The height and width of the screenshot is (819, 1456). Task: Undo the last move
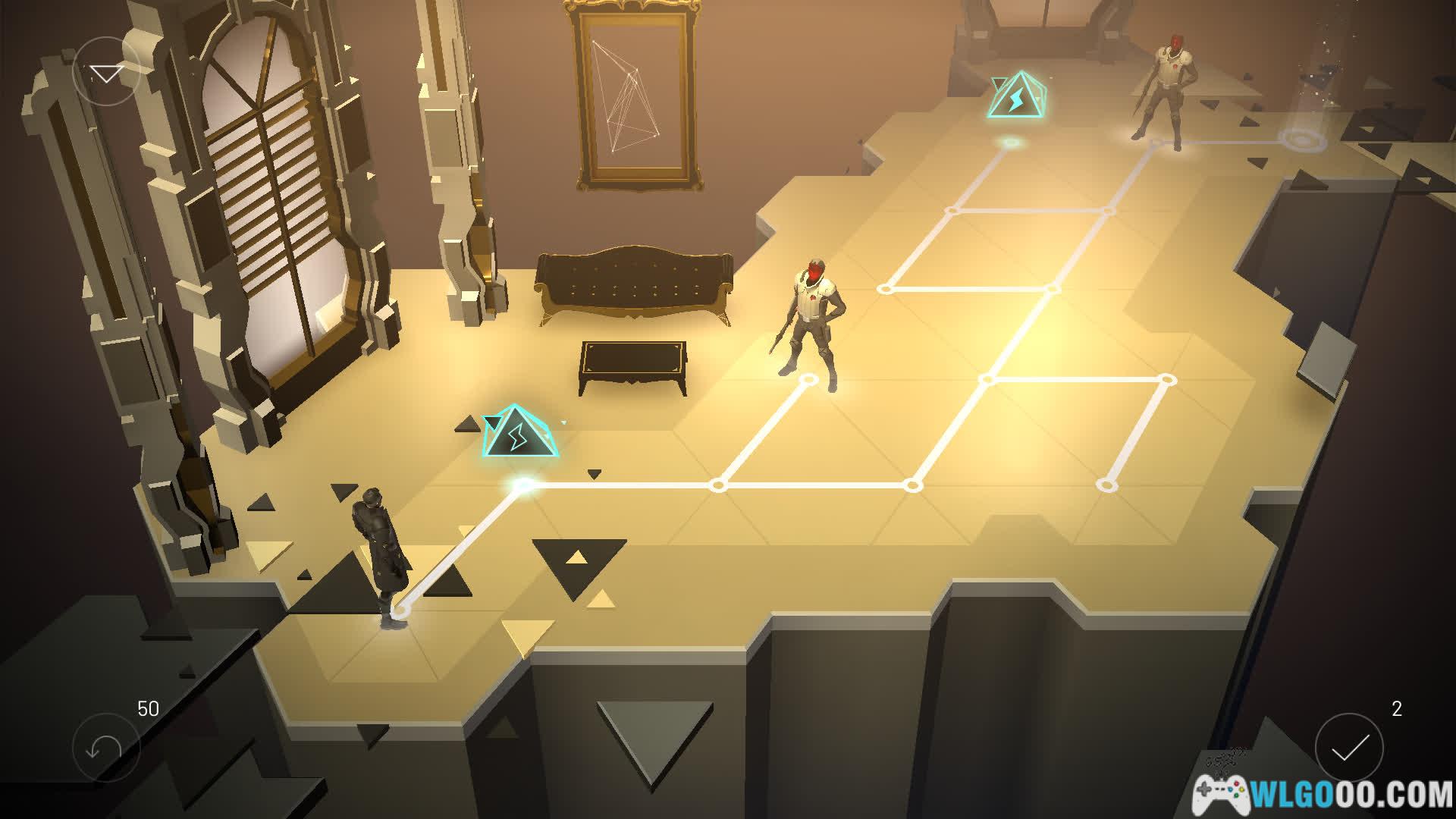click(105, 748)
